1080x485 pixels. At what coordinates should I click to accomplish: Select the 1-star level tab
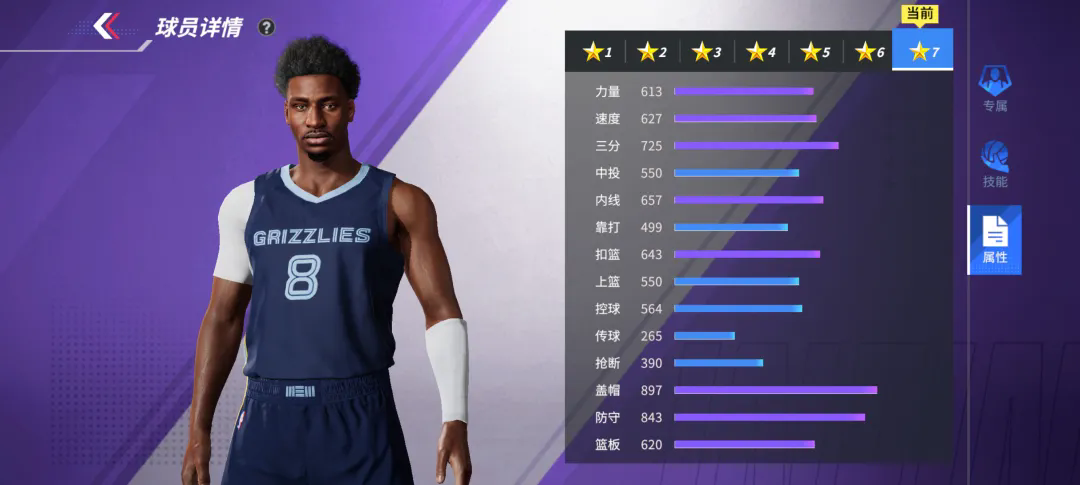(x=599, y=51)
